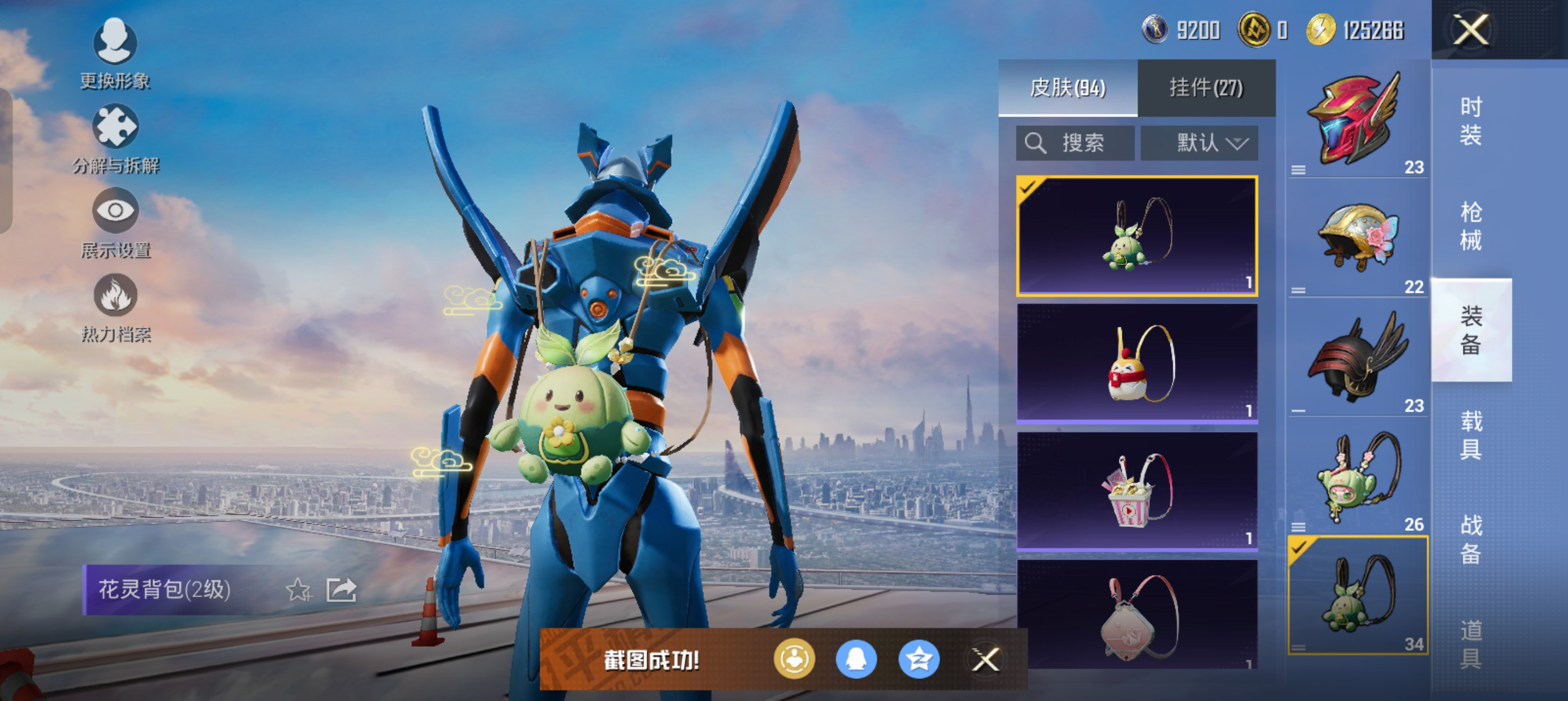Favorite 花灵背包 with the star icon
This screenshot has height=701, width=1568.
click(298, 590)
